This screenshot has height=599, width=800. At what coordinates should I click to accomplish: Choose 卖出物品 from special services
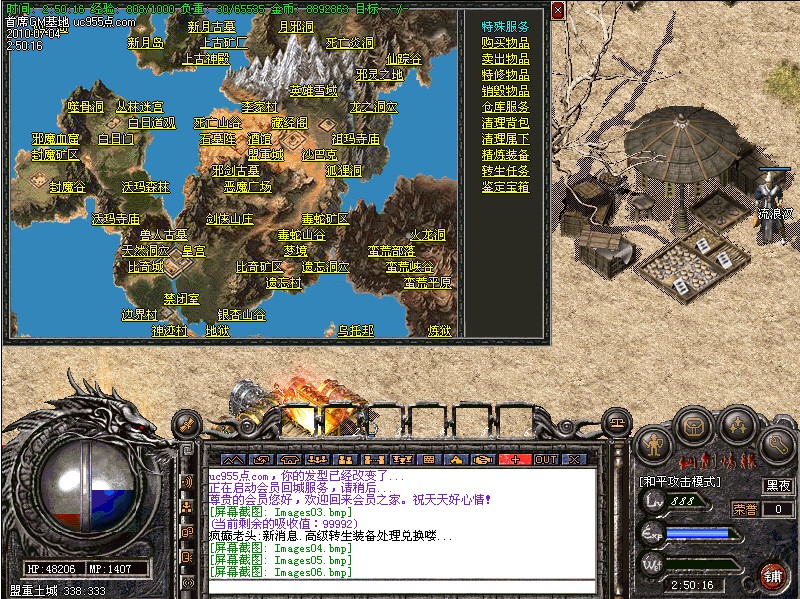pyautogui.click(x=505, y=59)
